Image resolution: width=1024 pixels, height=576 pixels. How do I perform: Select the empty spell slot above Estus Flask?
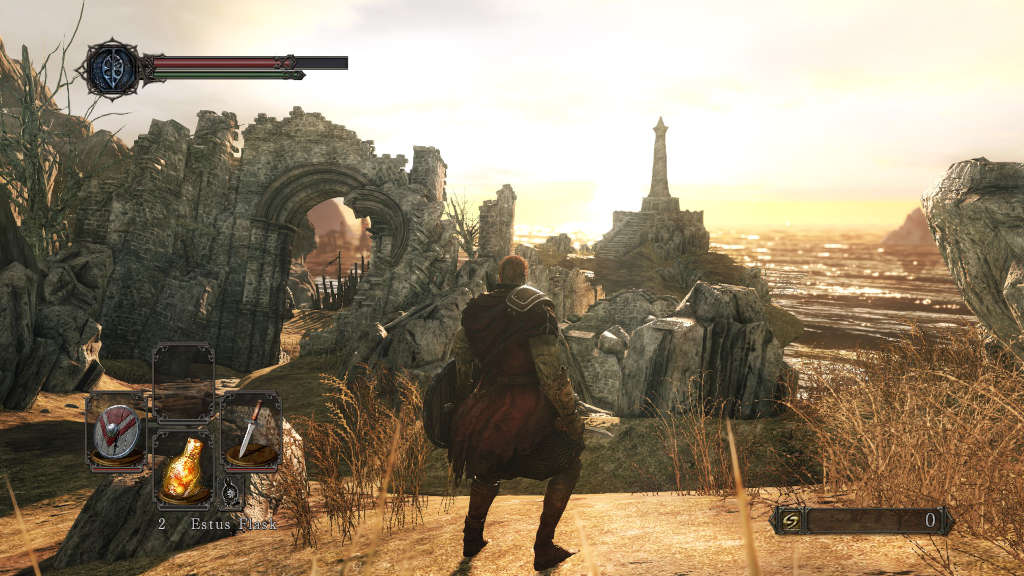[x=183, y=383]
